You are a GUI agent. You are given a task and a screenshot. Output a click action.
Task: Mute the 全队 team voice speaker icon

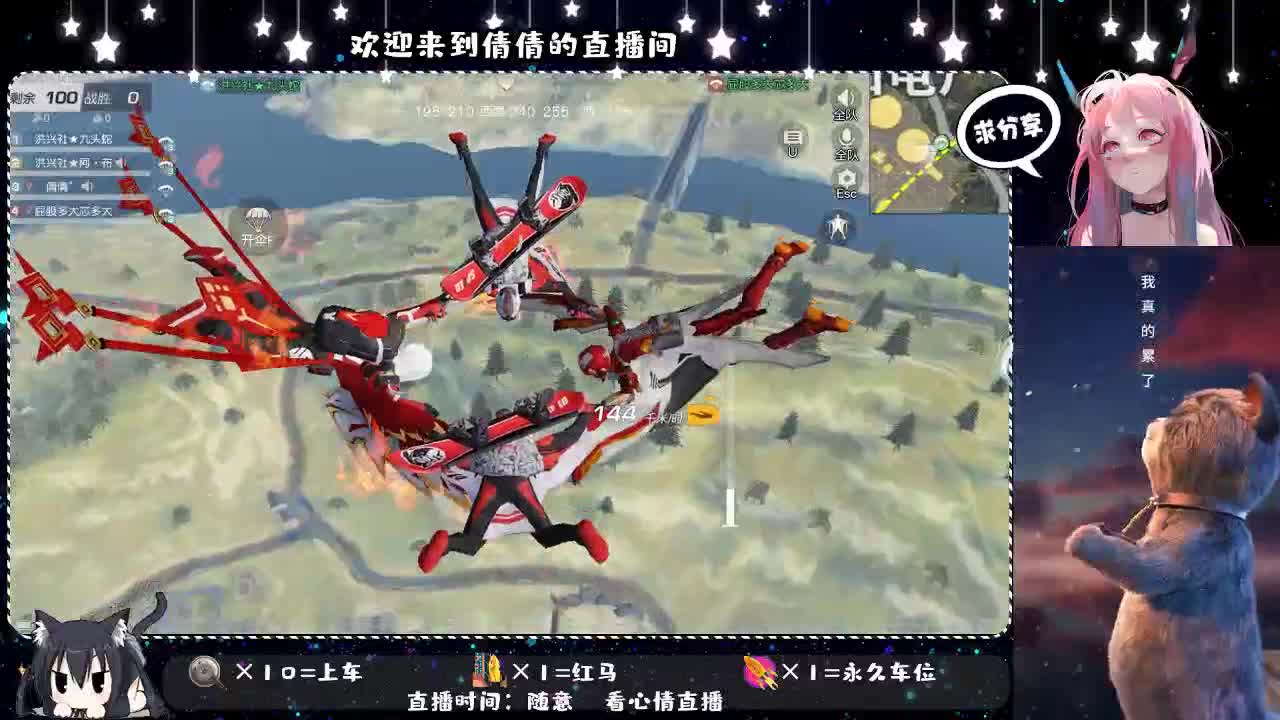point(845,95)
